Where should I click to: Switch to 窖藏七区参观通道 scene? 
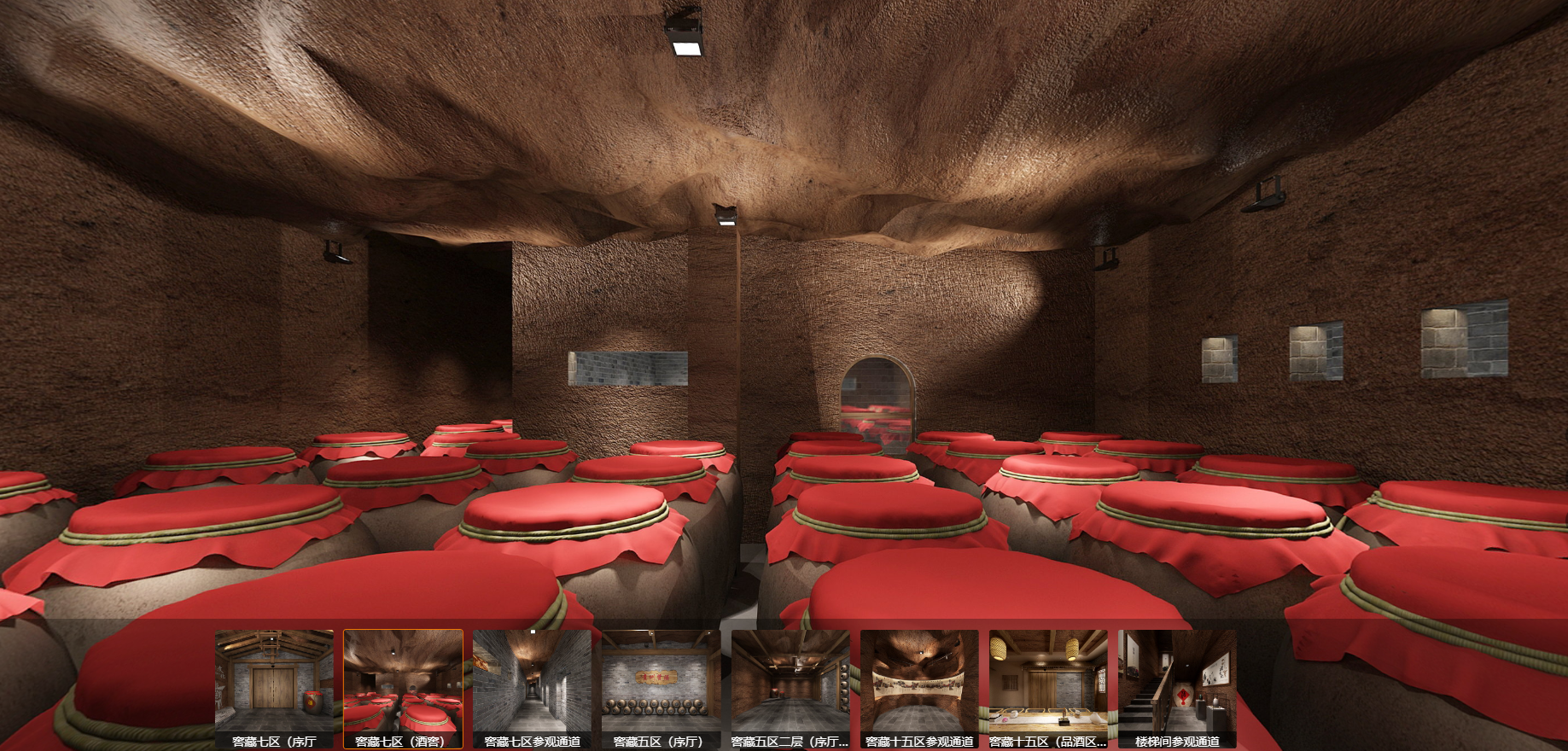coord(532,686)
